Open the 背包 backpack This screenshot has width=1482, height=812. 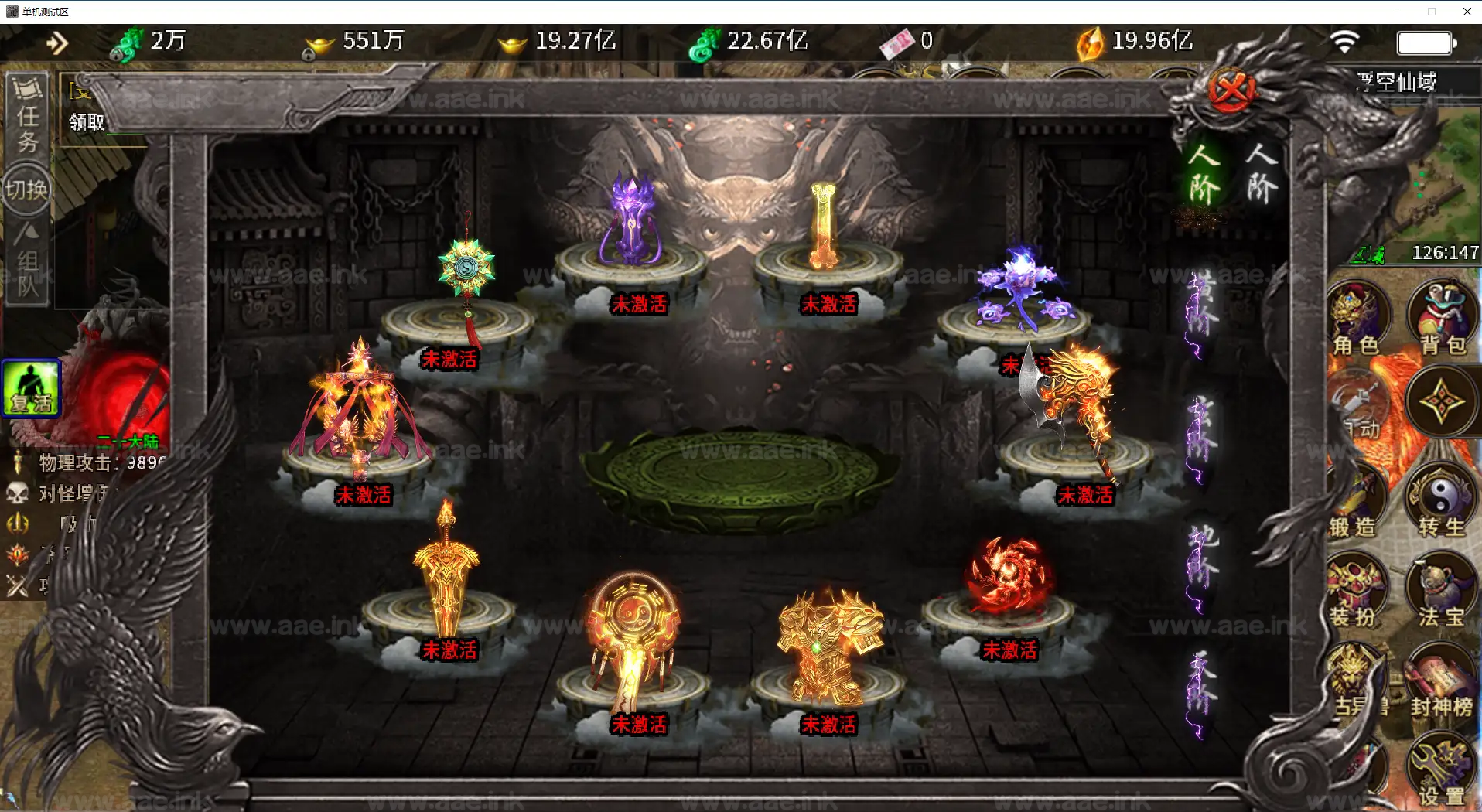point(1442,319)
